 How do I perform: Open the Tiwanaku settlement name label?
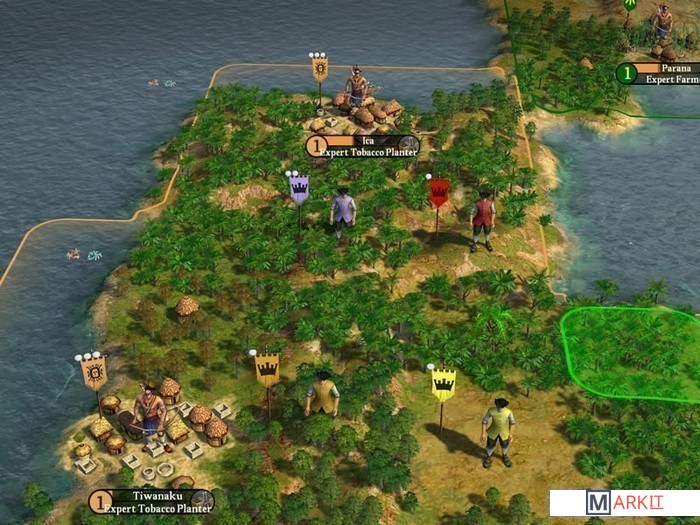(152, 501)
